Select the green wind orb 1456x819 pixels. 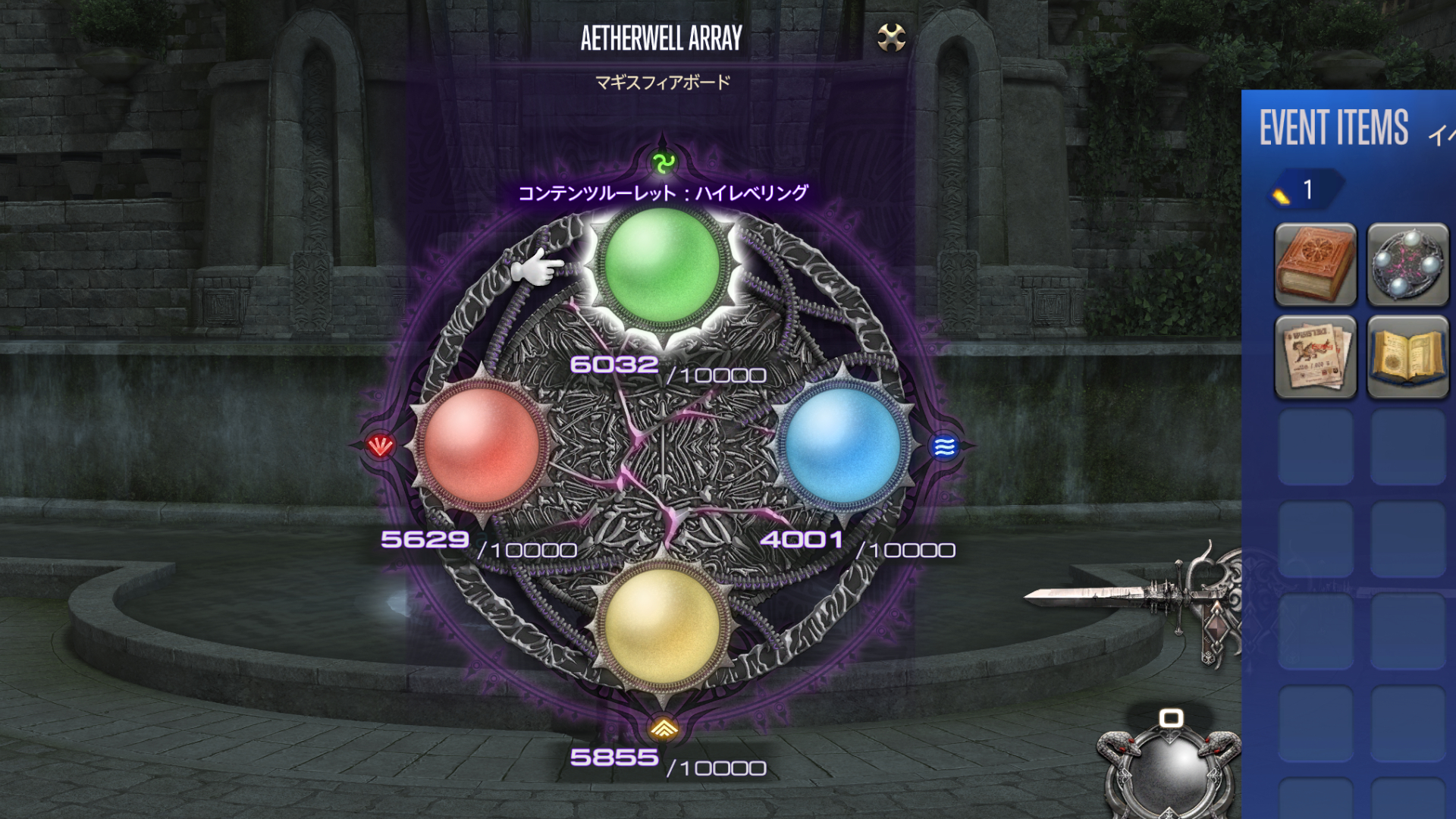point(661,265)
